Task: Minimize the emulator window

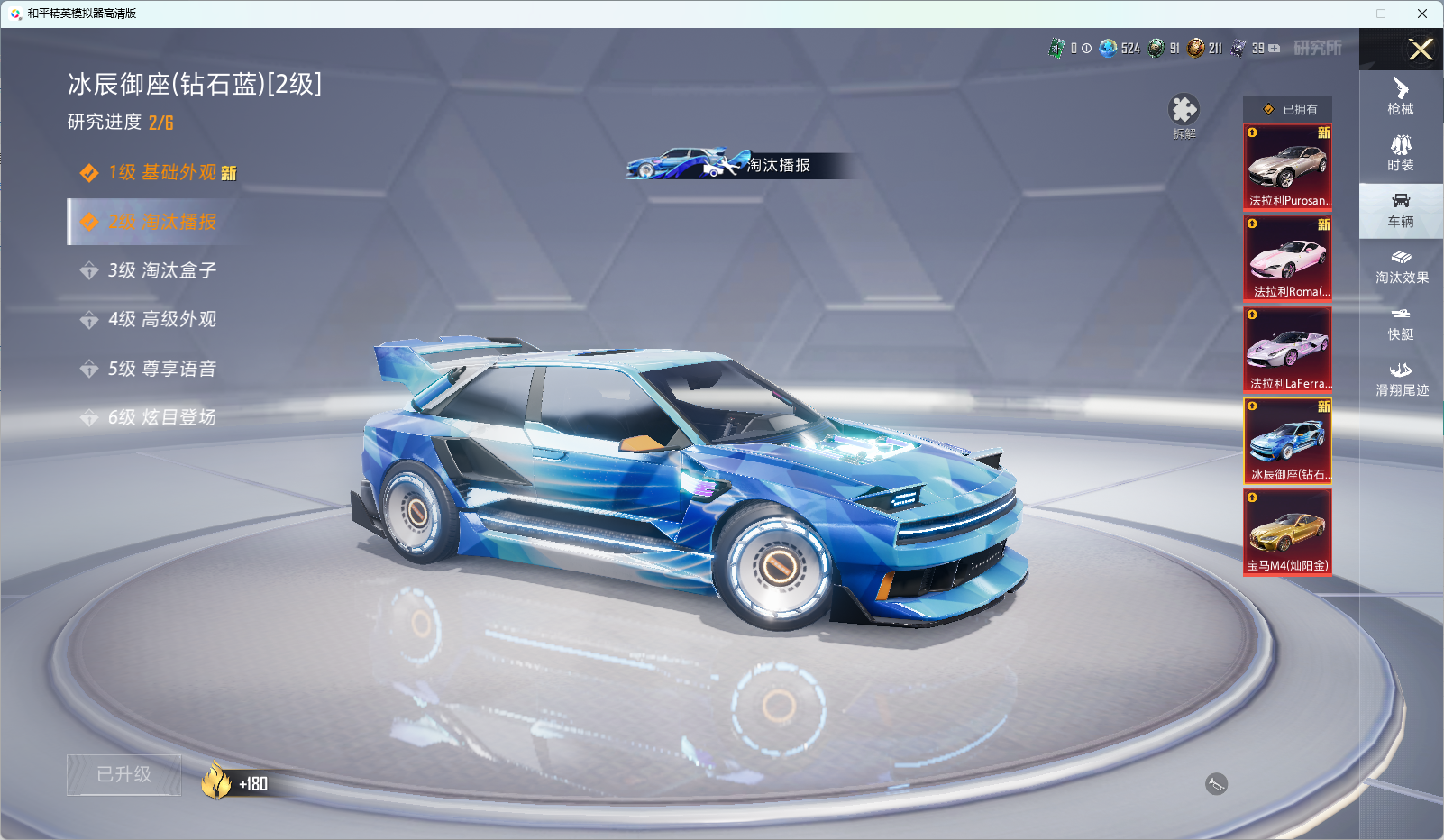Action: pos(1340,14)
